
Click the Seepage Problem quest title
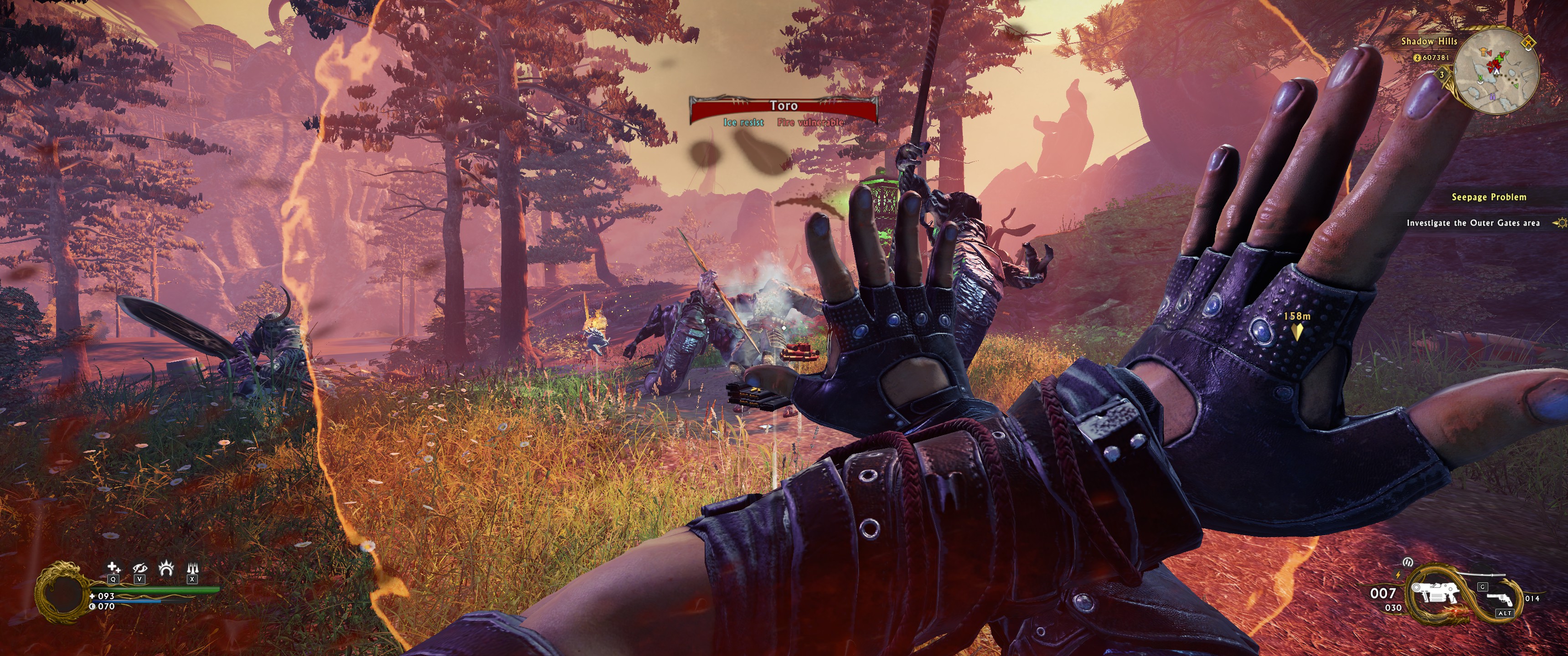[x=1489, y=197]
